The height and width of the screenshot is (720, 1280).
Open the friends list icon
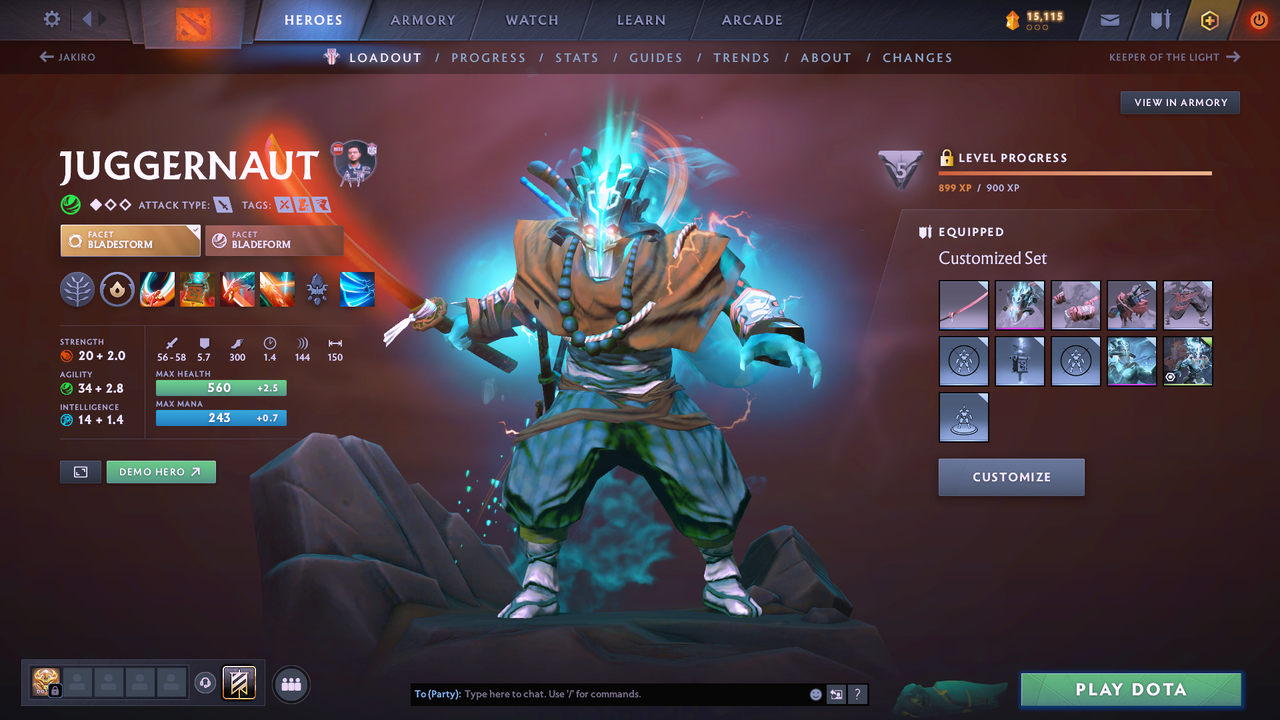click(x=290, y=683)
